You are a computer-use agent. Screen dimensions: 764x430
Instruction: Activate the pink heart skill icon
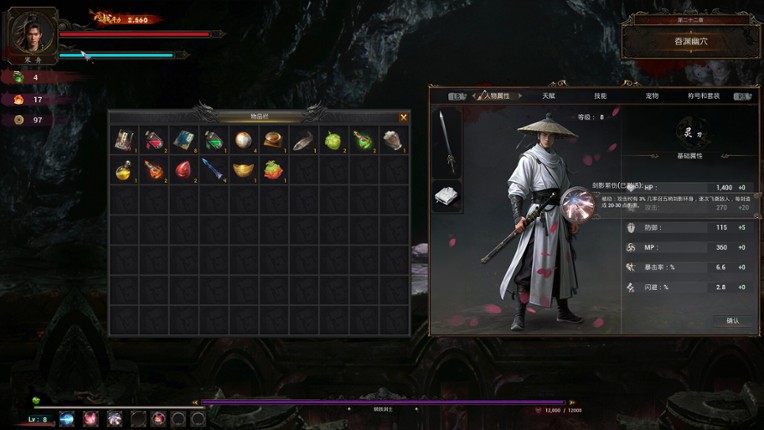click(91, 418)
